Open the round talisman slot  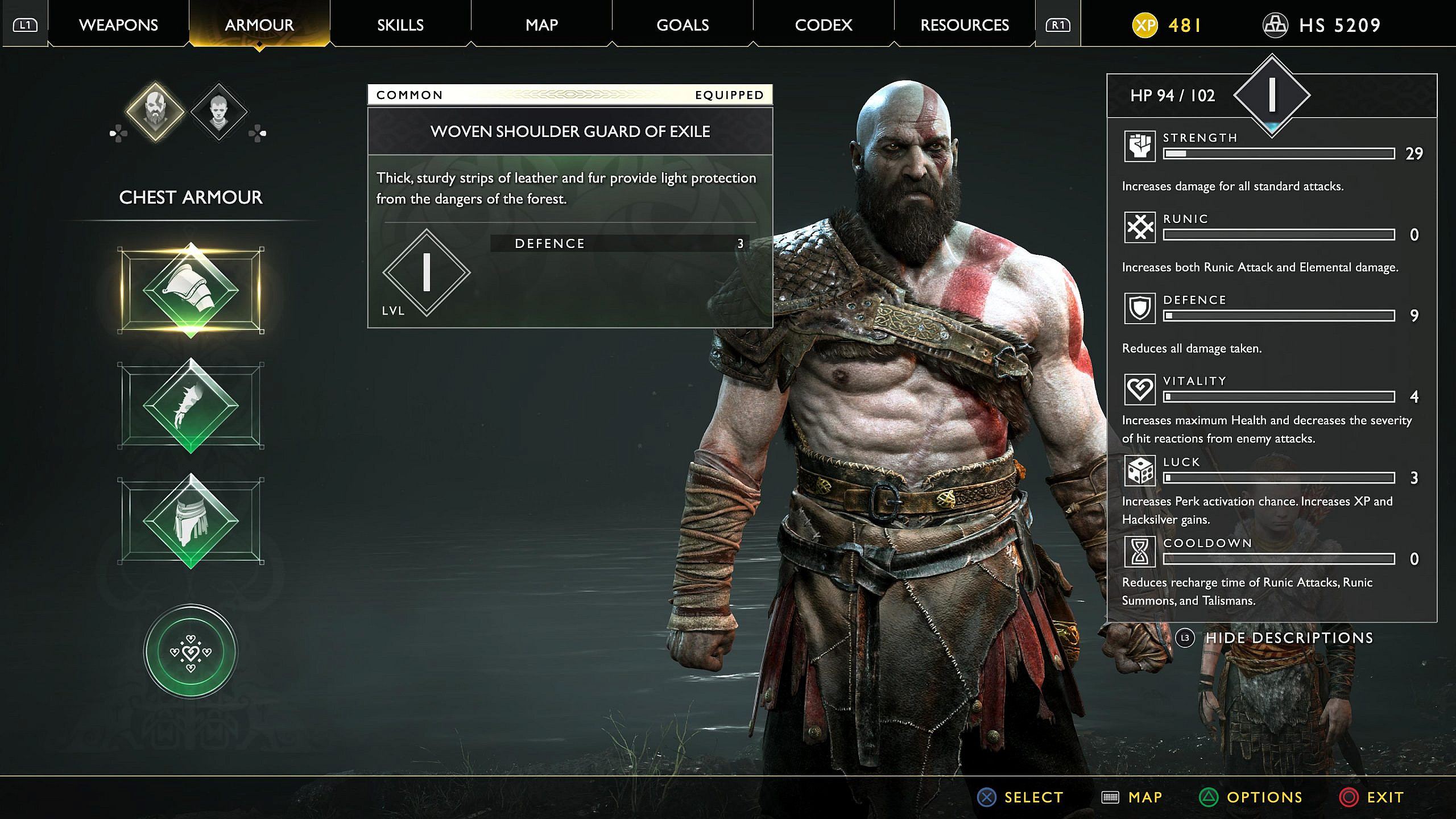coord(191,651)
